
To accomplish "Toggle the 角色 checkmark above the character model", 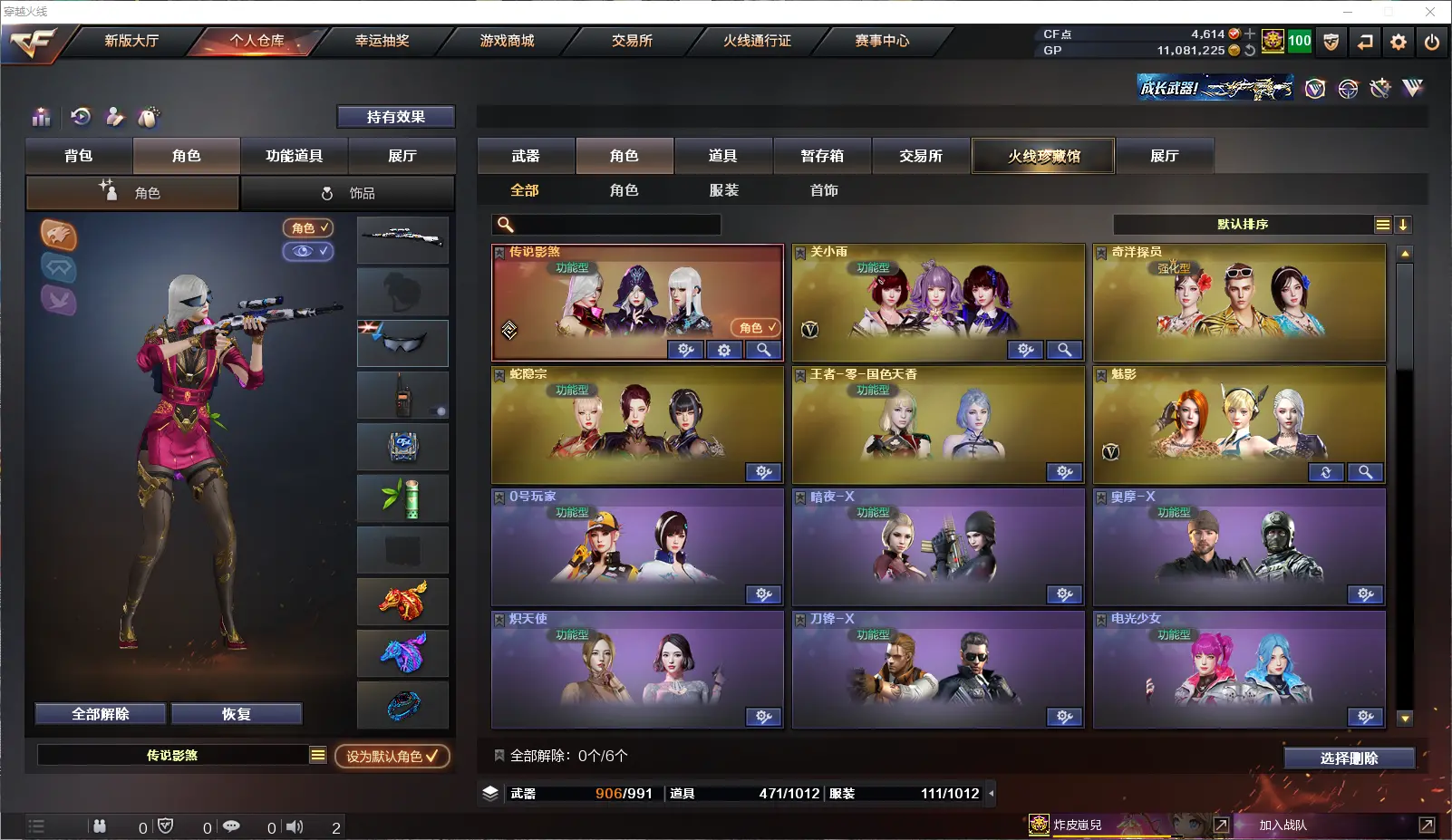I will (x=308, y=228).
